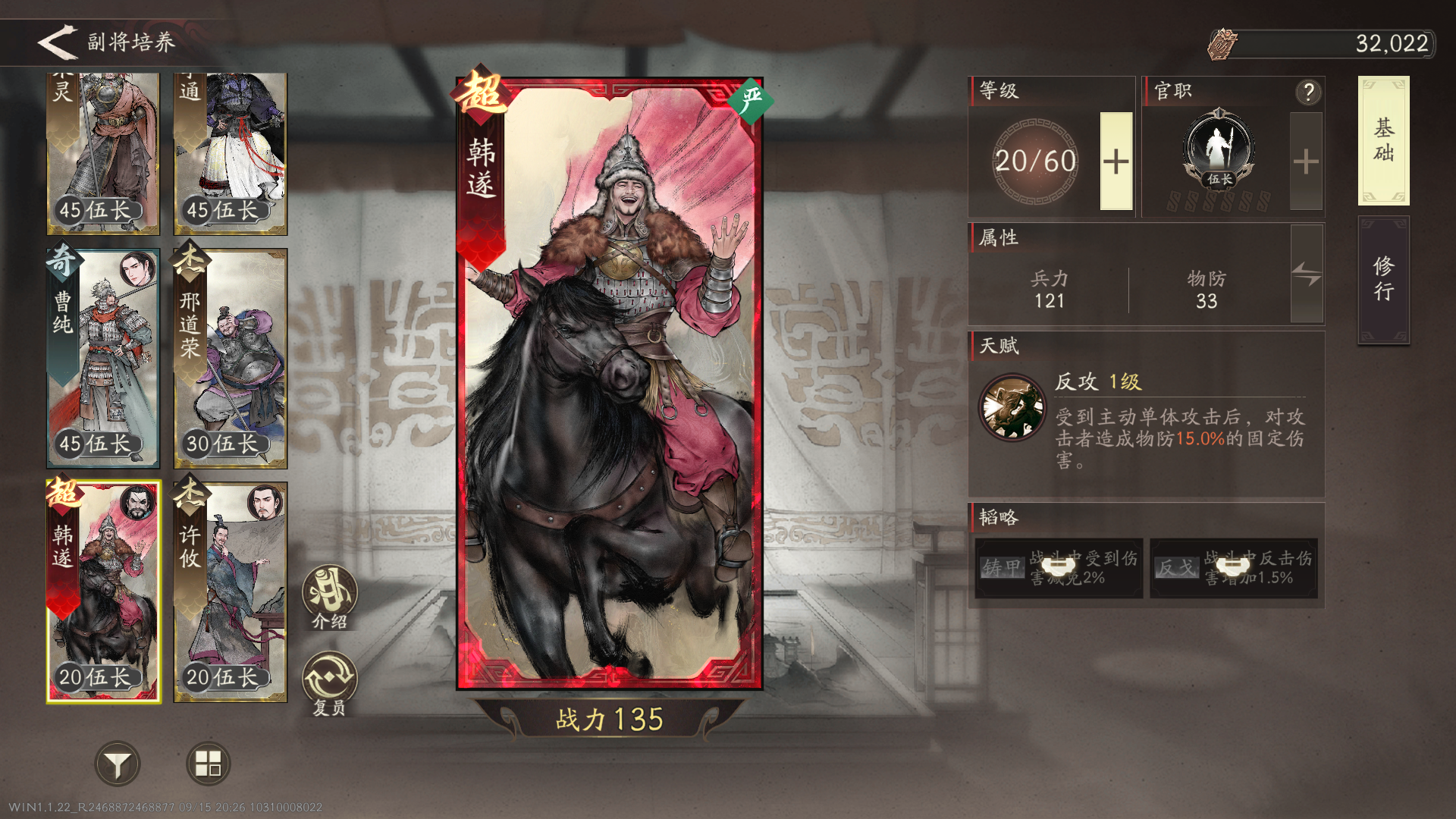The height and width of the screenshot is (819, 1456).
Task: Click the help question mark in 官职 panel
Action: (1306, 92)
